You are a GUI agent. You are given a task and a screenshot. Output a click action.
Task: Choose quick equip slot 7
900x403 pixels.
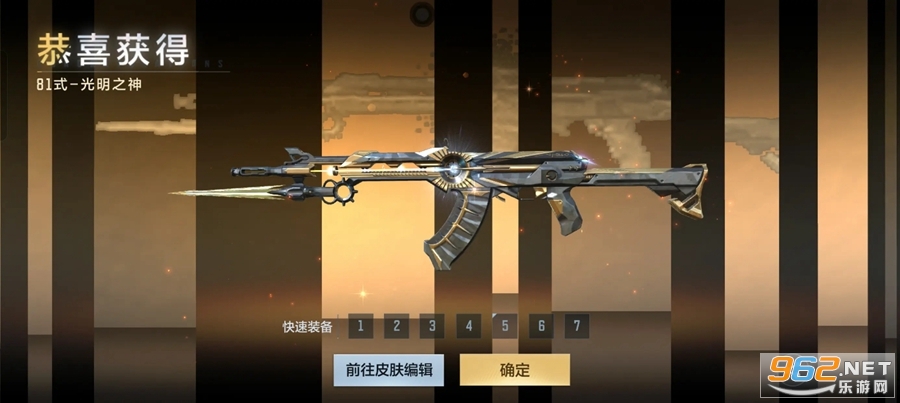click(x=576, y=326)
